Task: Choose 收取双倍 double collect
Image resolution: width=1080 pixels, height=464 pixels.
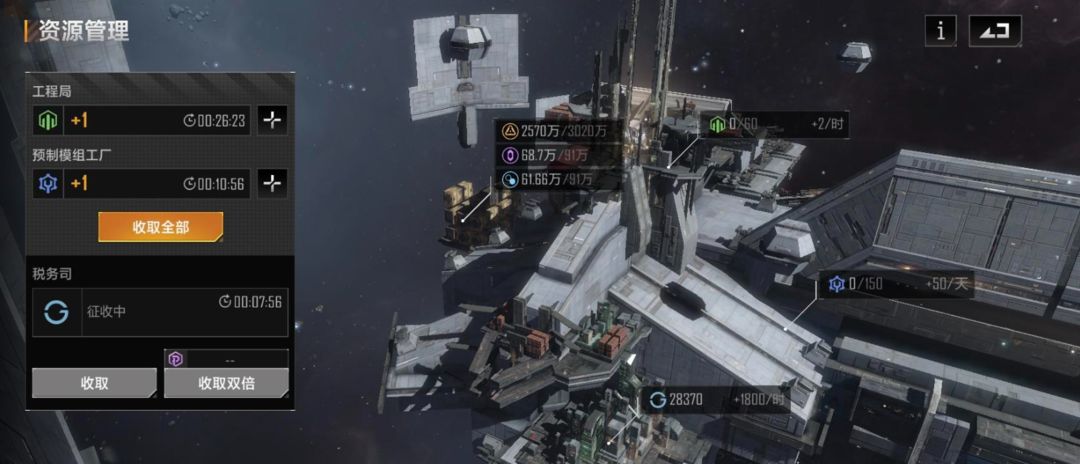Action: 227,382
